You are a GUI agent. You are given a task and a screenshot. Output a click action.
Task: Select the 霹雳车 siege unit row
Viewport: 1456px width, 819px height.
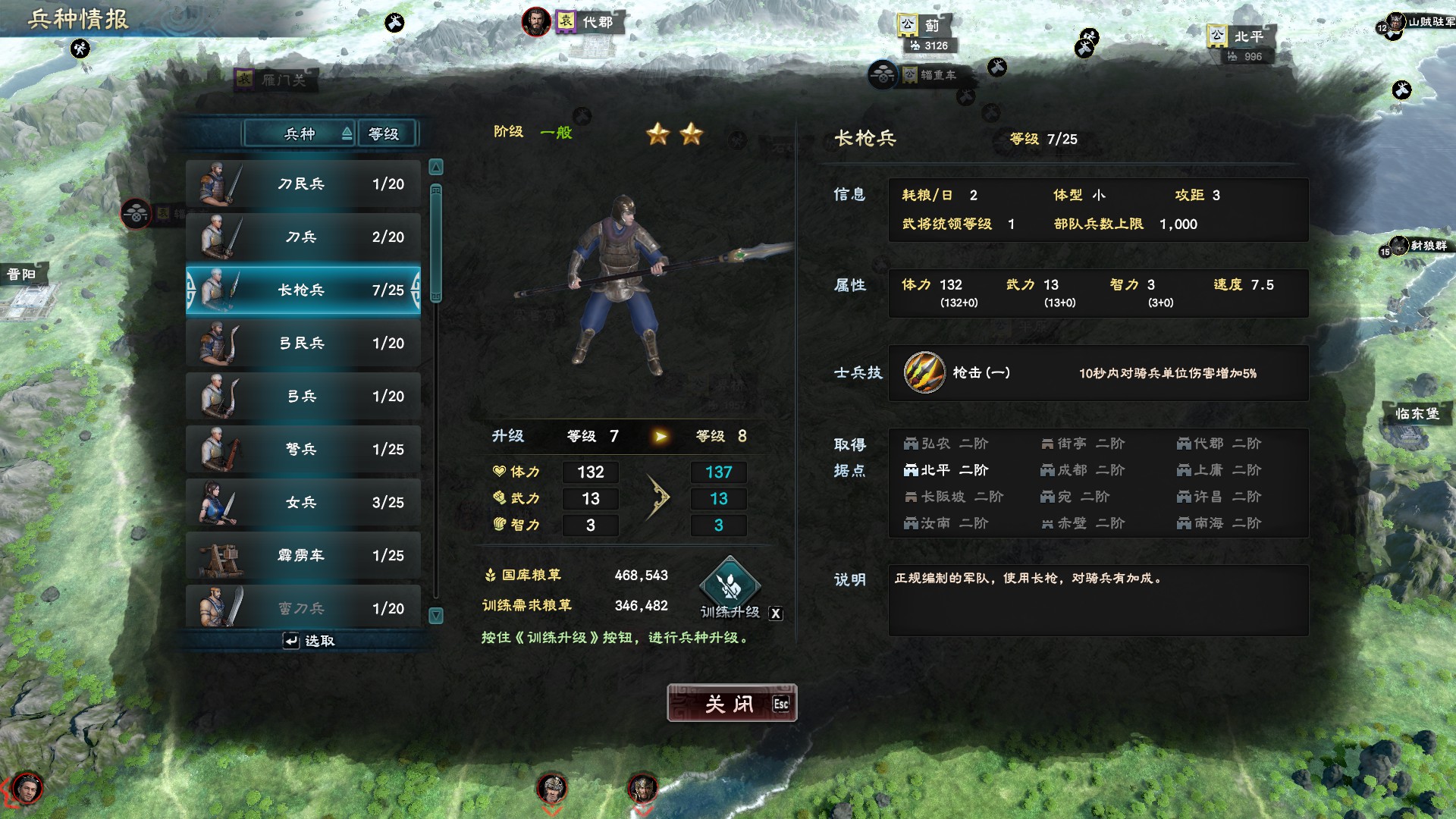coord(303,556)
